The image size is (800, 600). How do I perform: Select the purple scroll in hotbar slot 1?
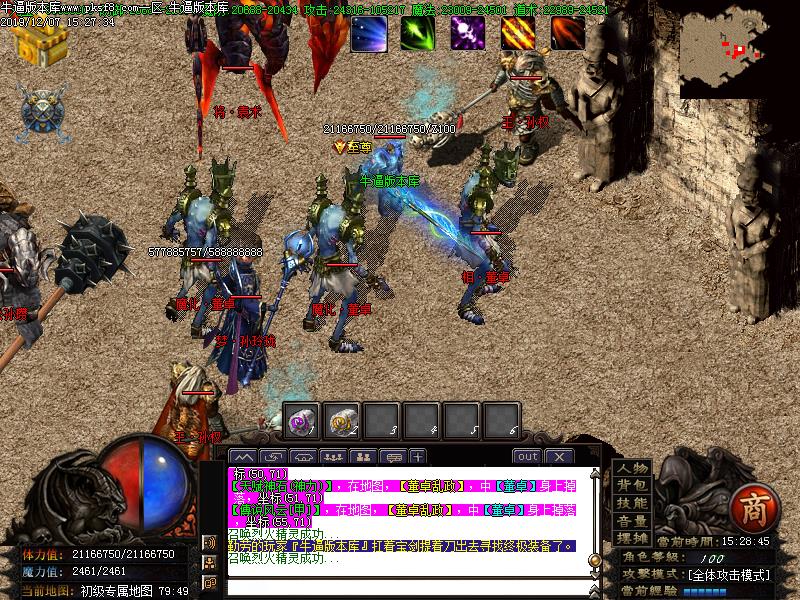click(x=302, y=420)
